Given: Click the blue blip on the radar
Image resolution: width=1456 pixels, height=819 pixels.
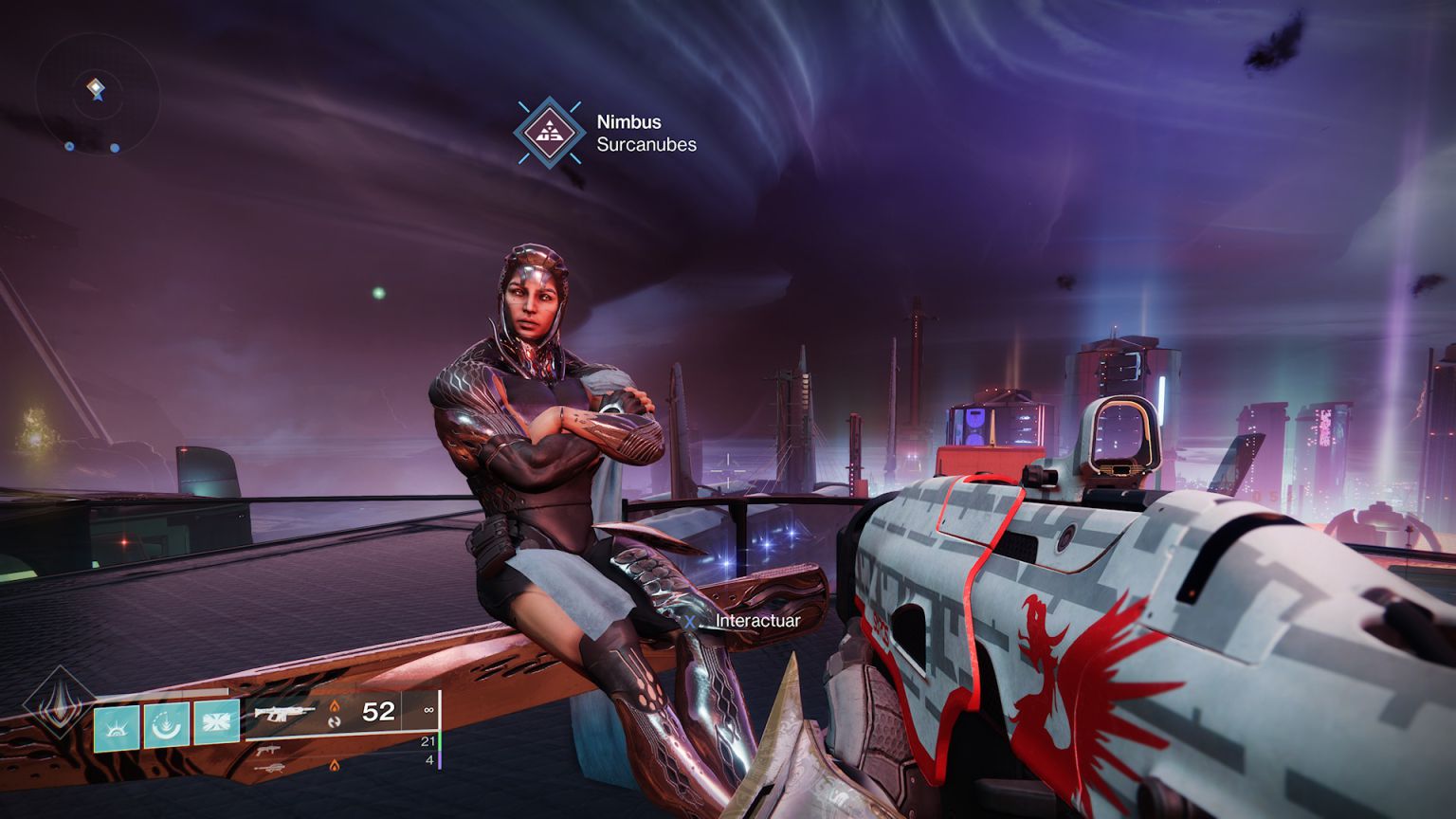Looking at the screenshot, I should pos(115,148).
